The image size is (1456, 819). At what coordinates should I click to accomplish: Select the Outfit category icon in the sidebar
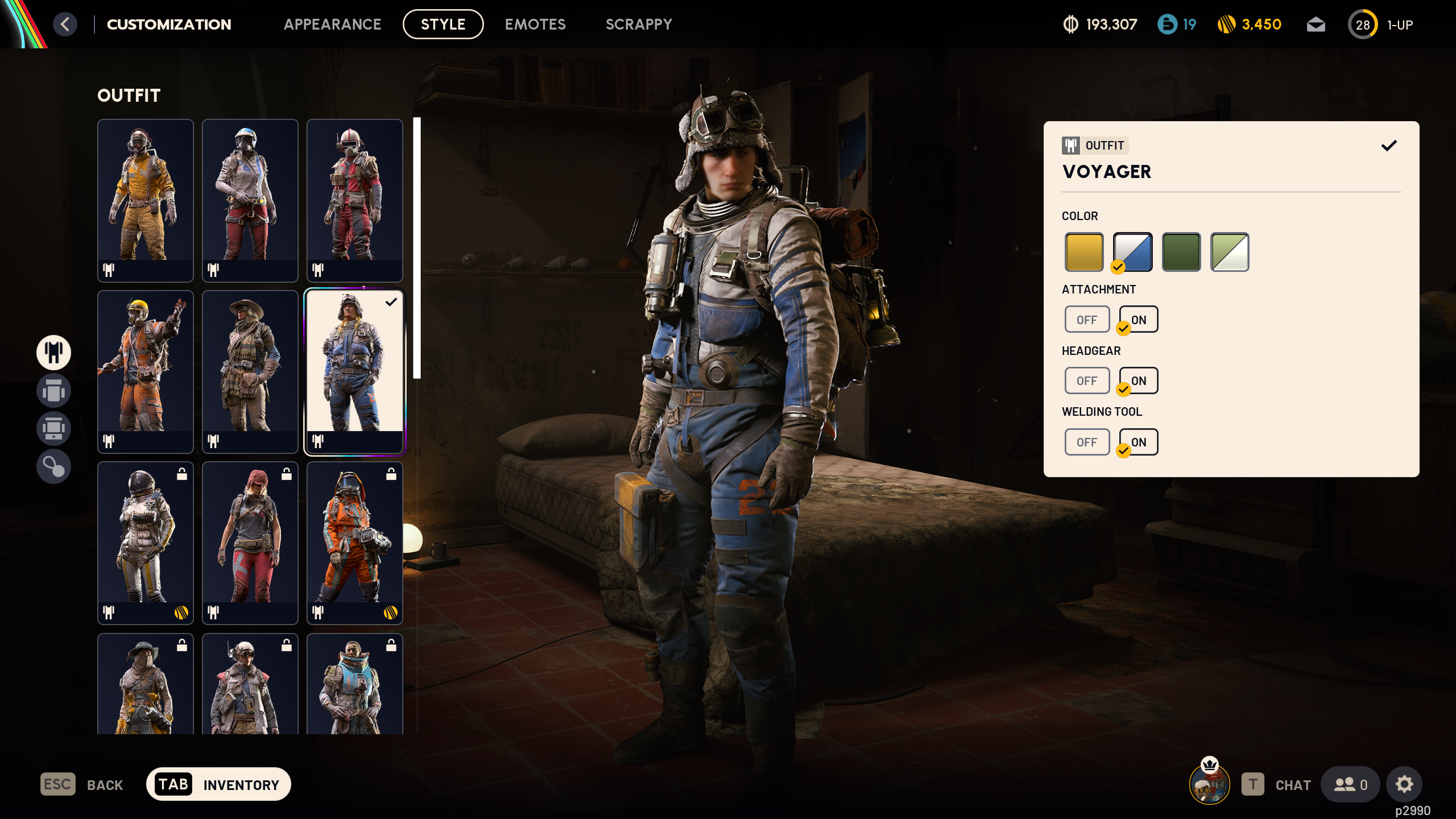pyautogui.click(x=53, y=353)
